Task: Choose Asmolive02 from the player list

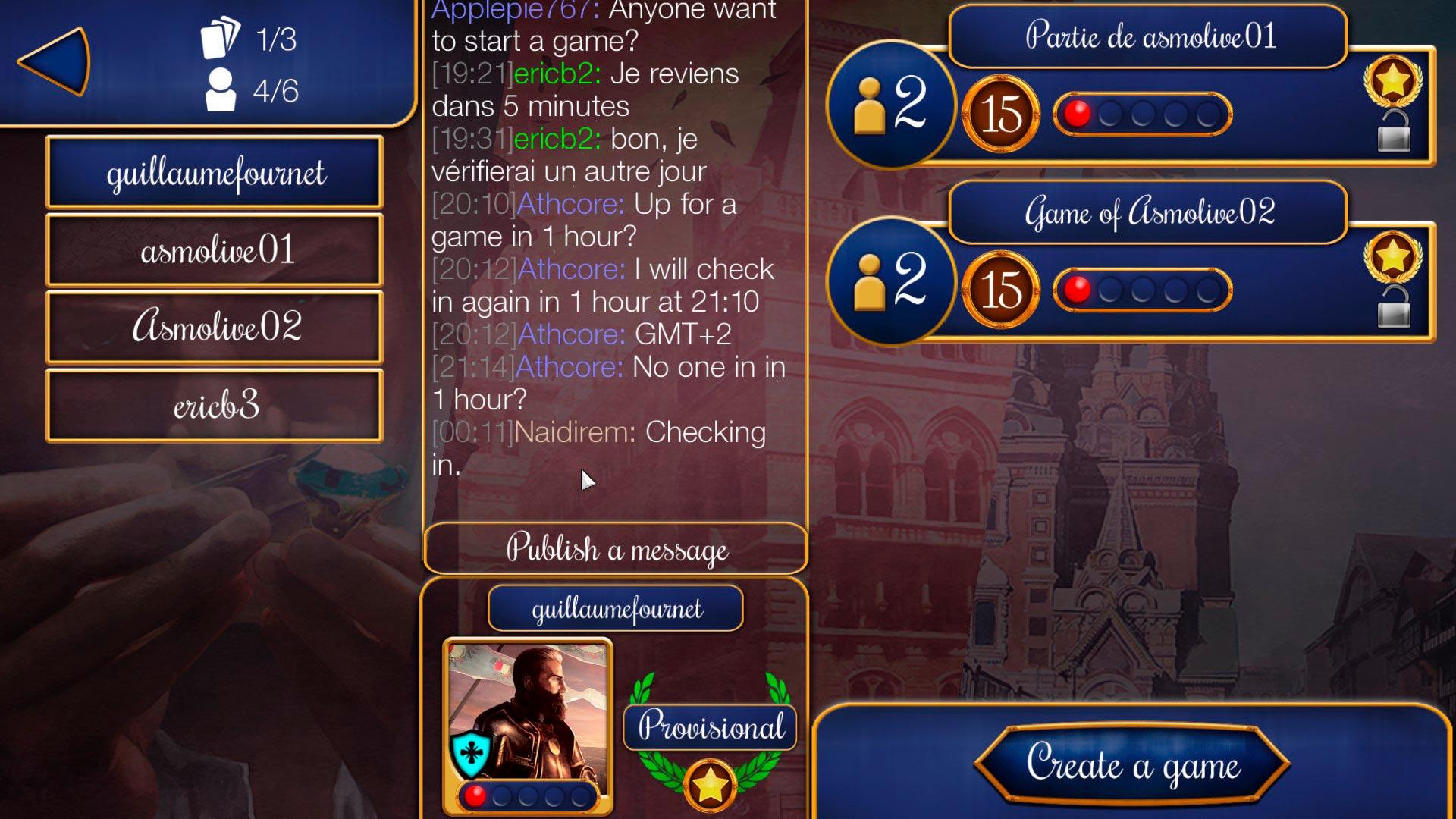Action: pos(215,328)
